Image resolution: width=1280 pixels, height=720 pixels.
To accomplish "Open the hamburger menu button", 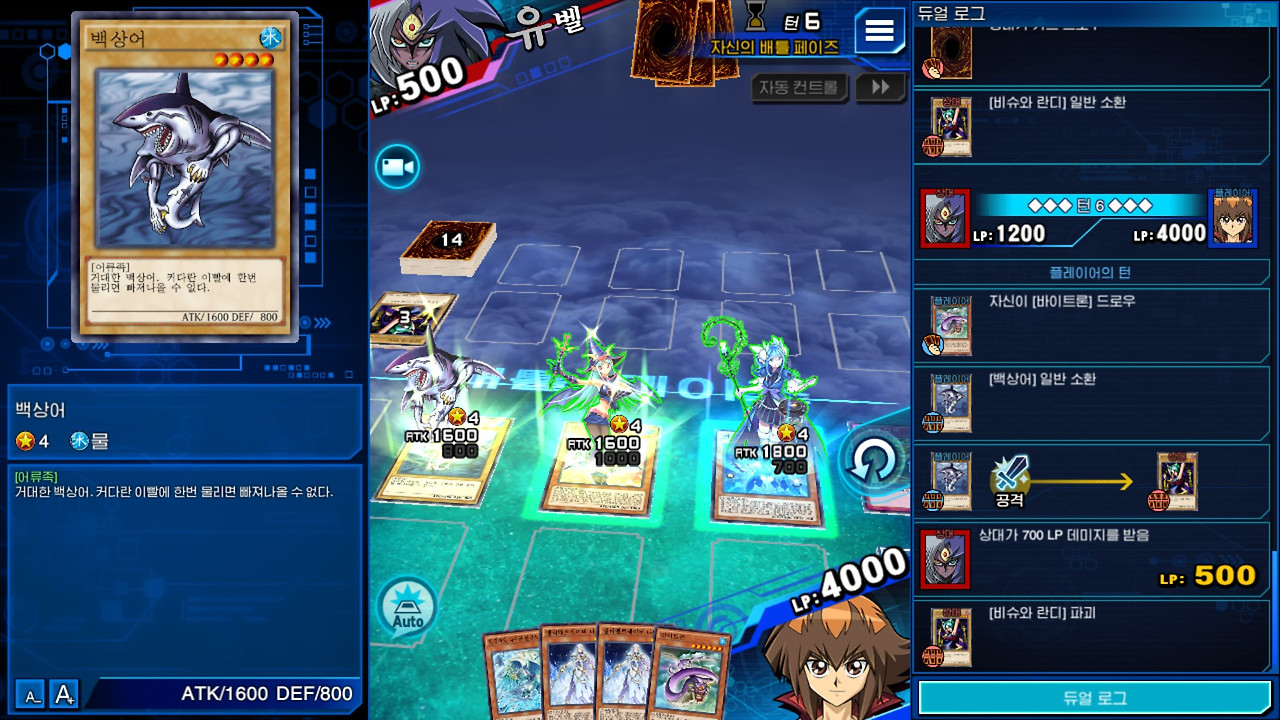I will pos(879,31).
